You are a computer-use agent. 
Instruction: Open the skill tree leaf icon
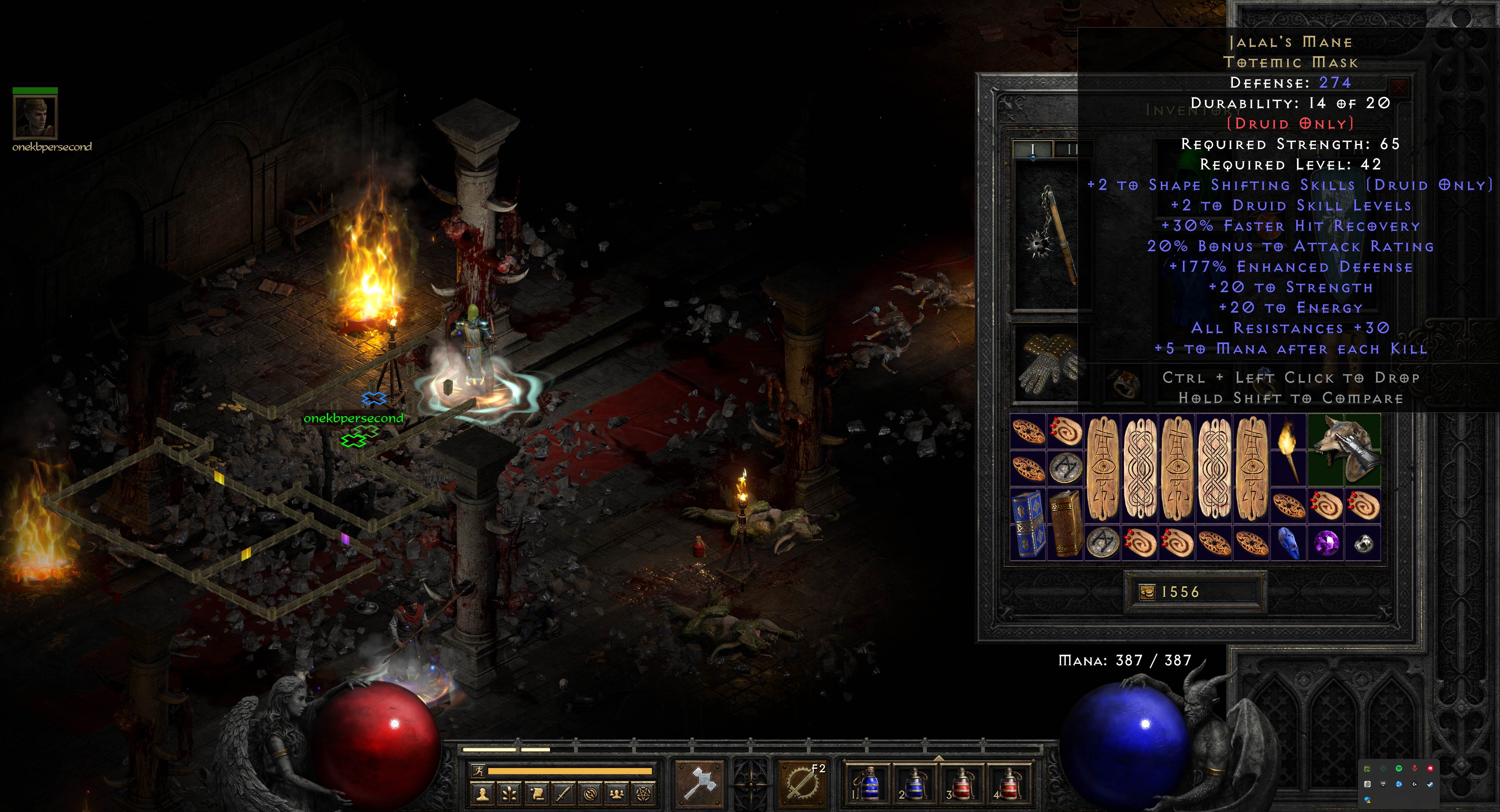pyautogui.click(x=509, y=794)
